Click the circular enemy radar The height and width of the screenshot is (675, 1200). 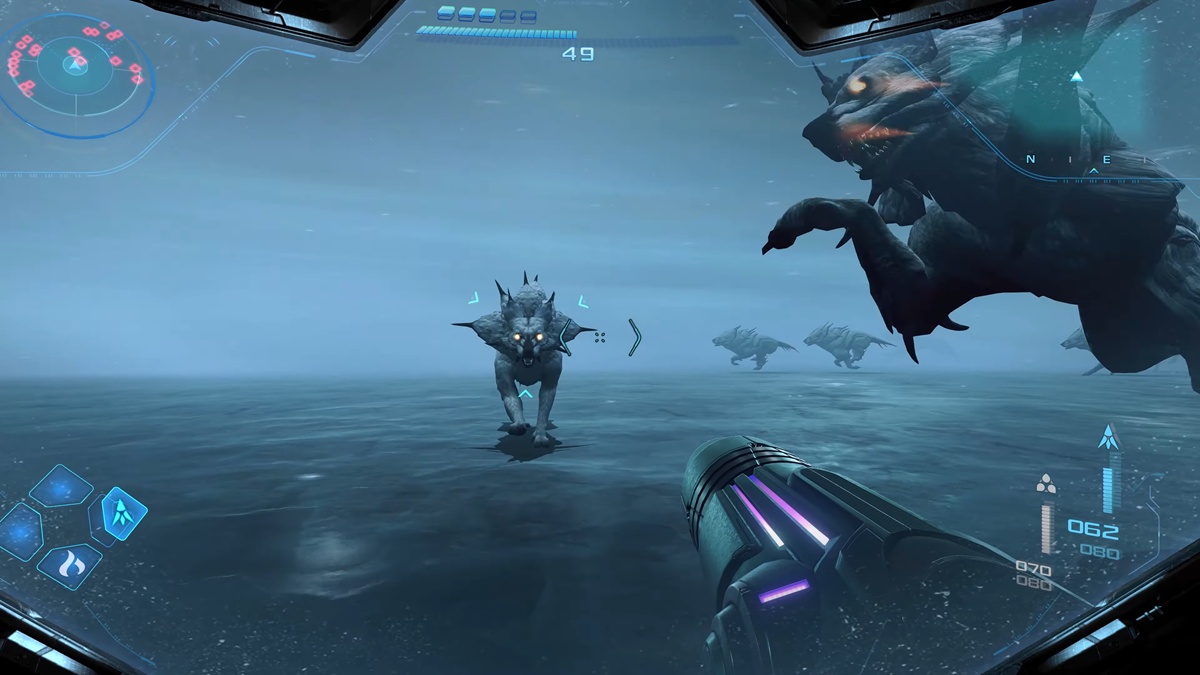coord(76,66)
